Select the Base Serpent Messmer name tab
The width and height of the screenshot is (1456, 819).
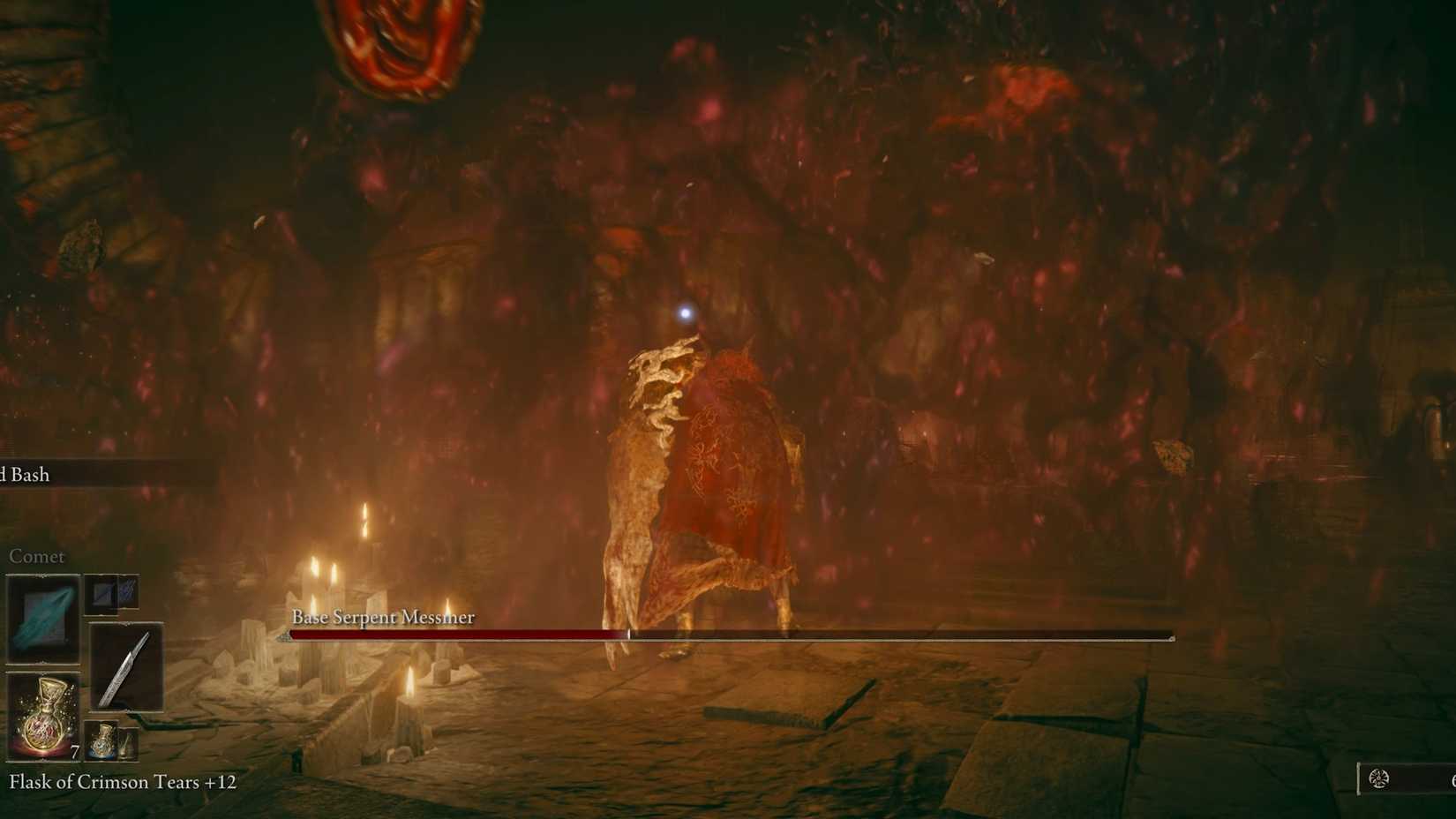pos(383,617)
